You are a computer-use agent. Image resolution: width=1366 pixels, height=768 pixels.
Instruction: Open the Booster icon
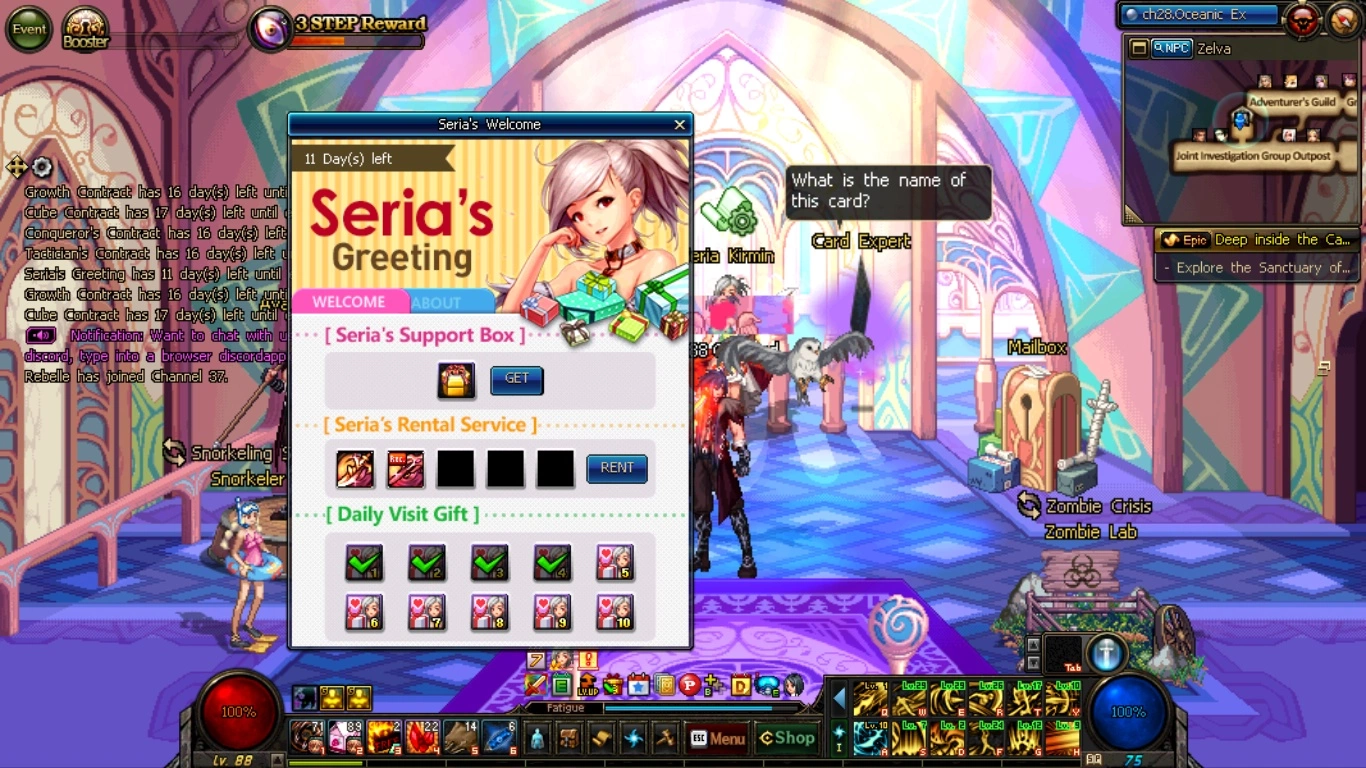[x=86, y=29]
